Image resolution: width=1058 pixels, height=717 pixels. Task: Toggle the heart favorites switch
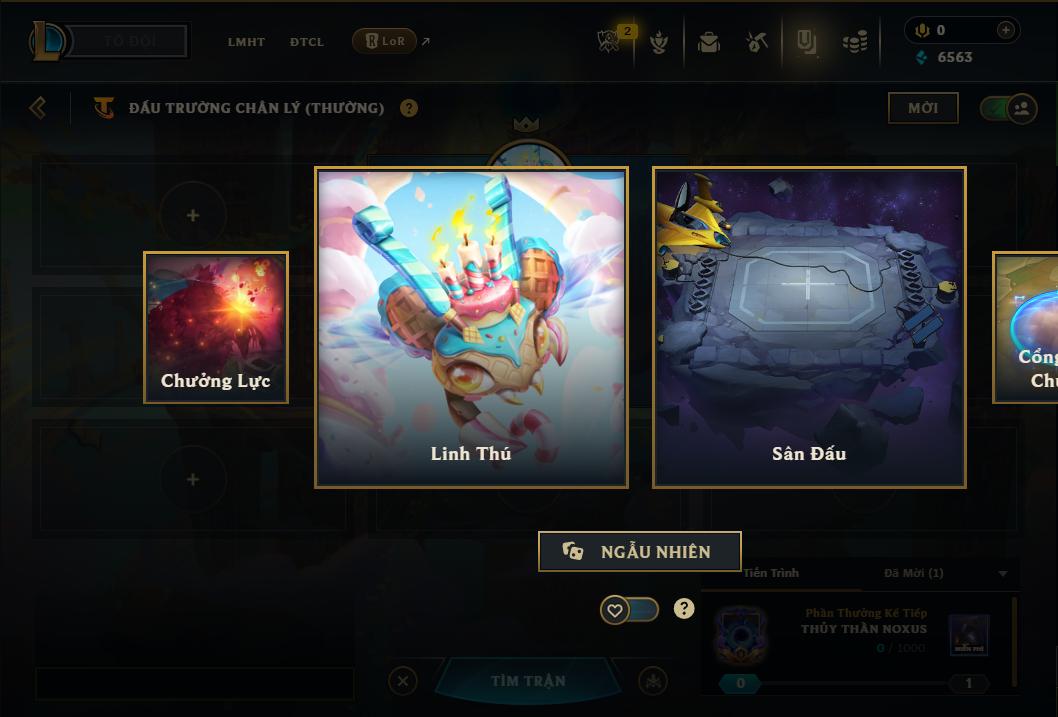point(629,609)
